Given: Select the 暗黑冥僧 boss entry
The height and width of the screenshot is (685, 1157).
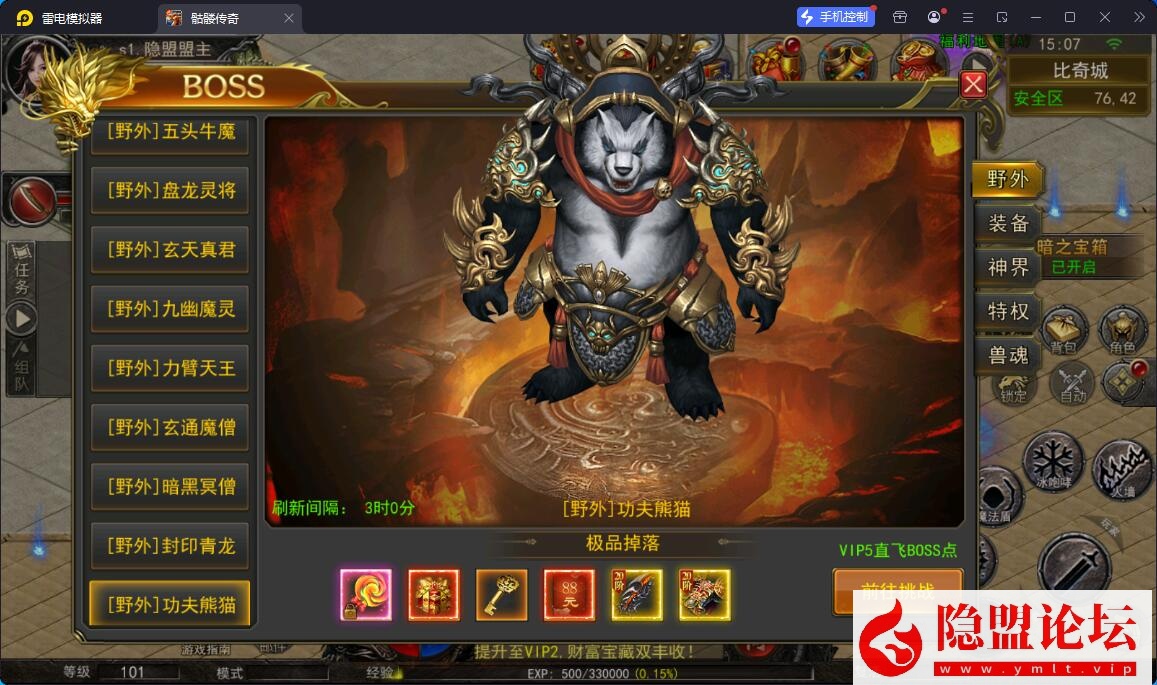Looking at the screenshot, I should point(170,486).
